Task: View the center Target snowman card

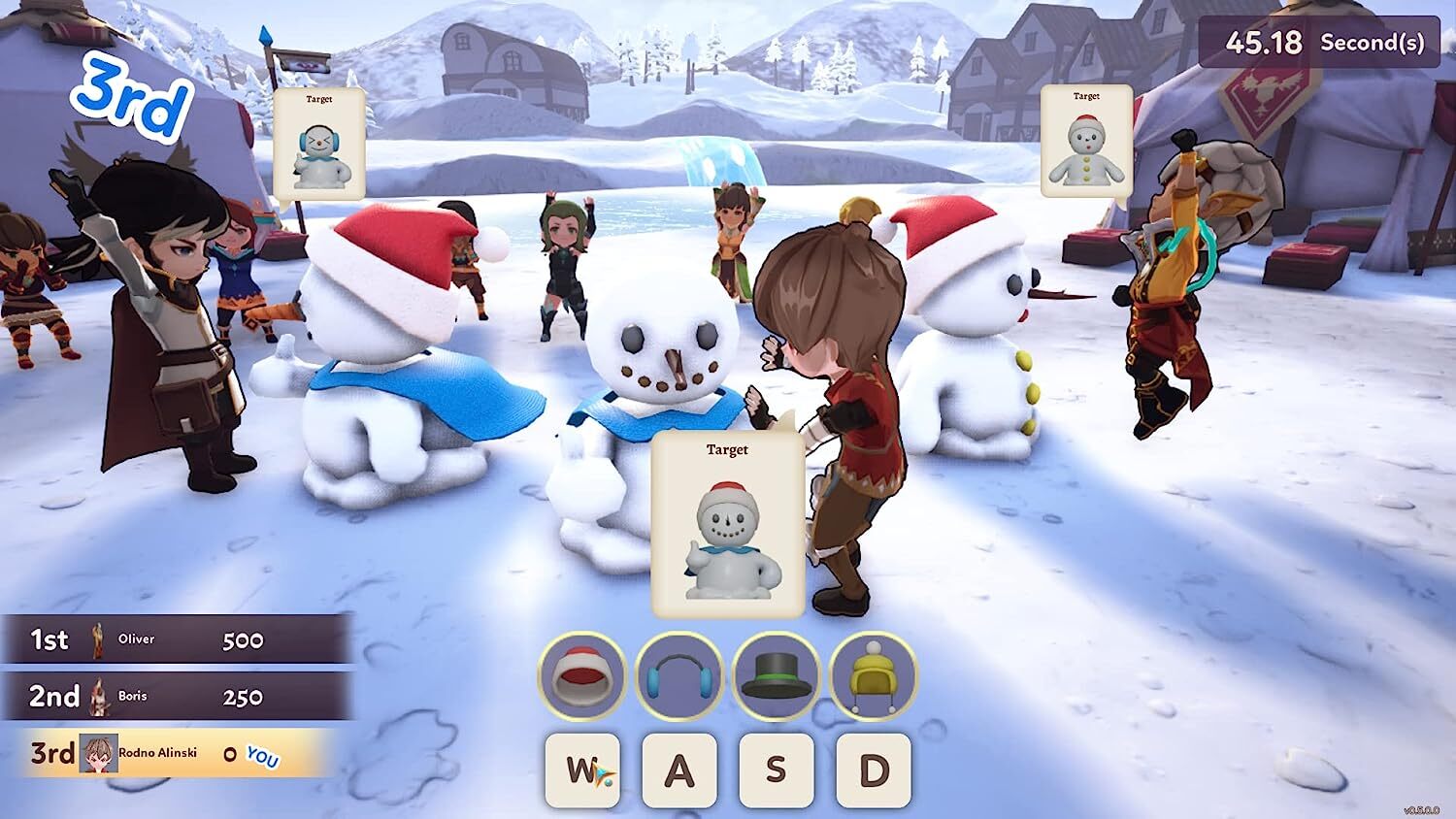Action: pyautogui.click(x=727, y=524)
